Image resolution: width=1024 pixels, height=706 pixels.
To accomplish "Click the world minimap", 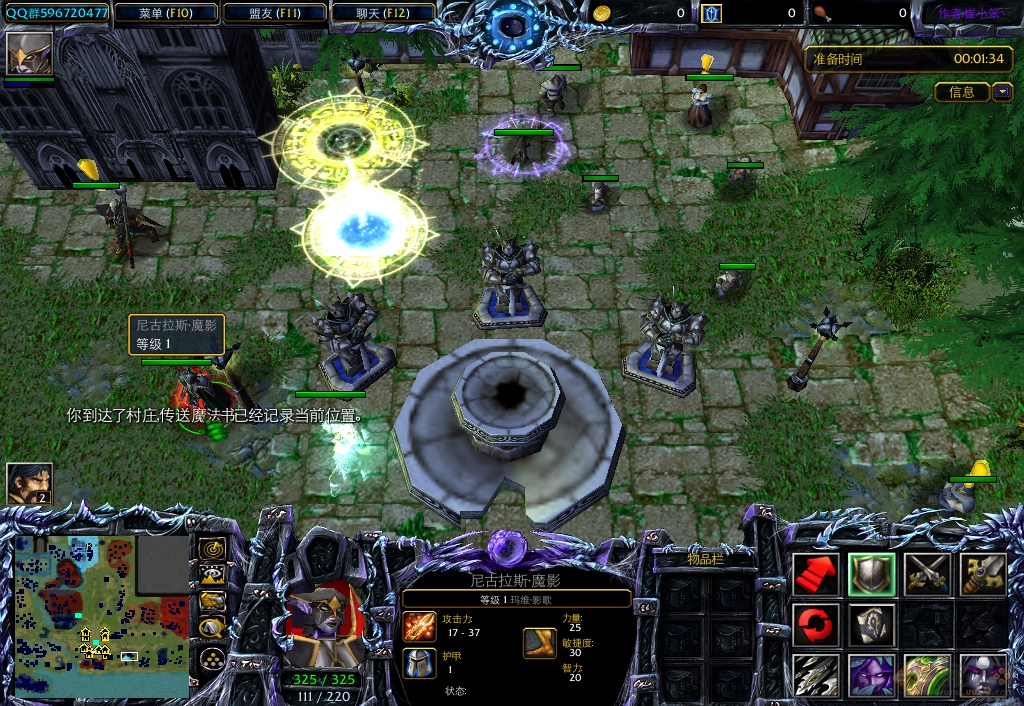I will click(x=101, y=615).
